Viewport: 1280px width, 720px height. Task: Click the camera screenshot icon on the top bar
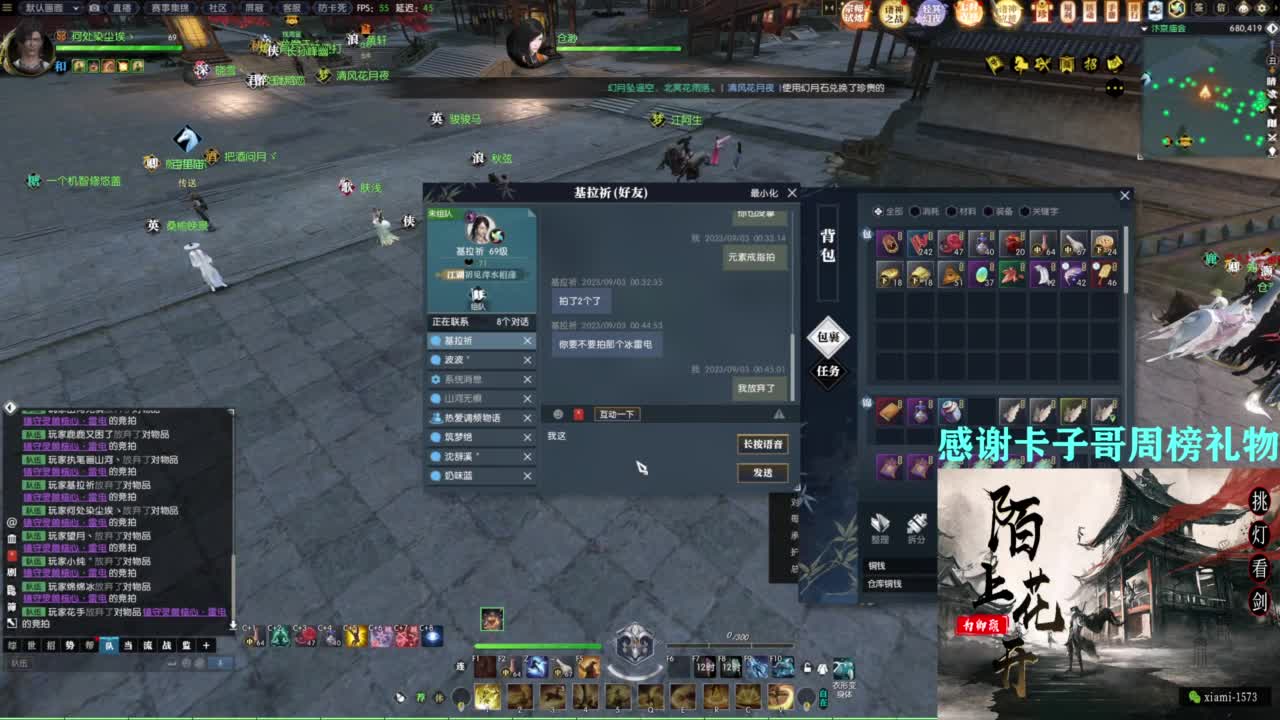[x=95, y=8]
